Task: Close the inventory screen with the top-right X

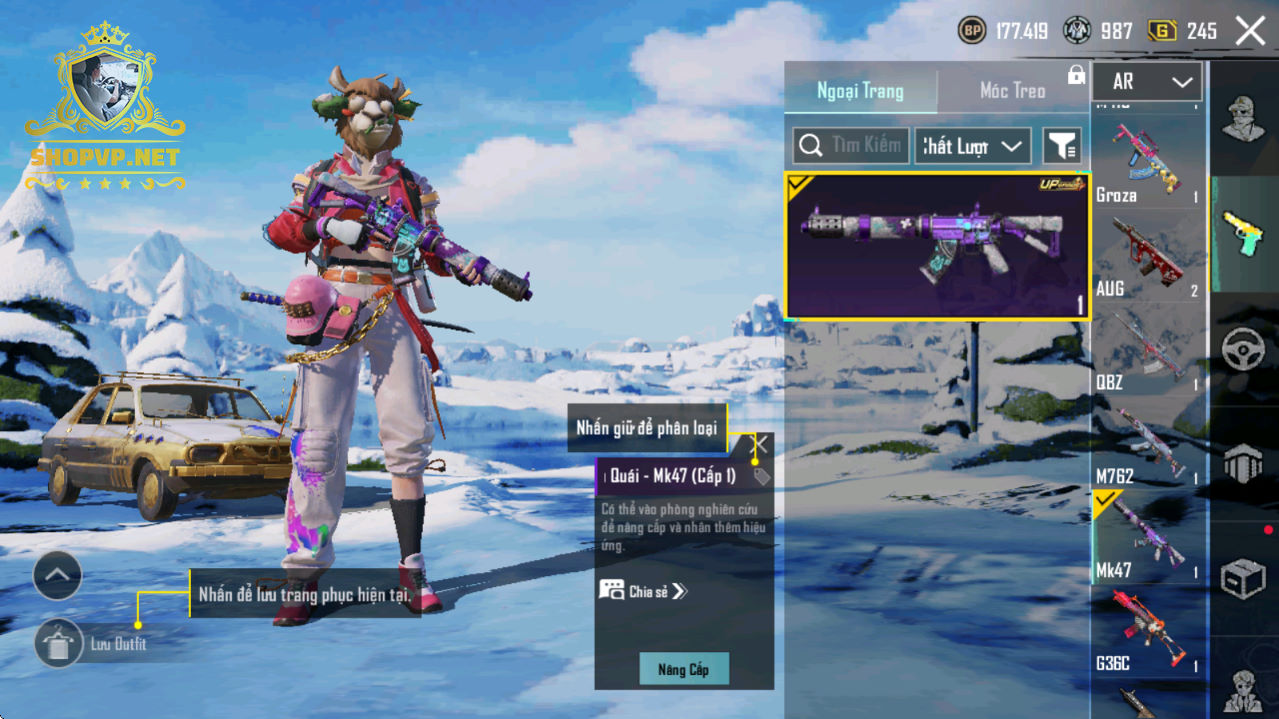Action: [1250, 31]
